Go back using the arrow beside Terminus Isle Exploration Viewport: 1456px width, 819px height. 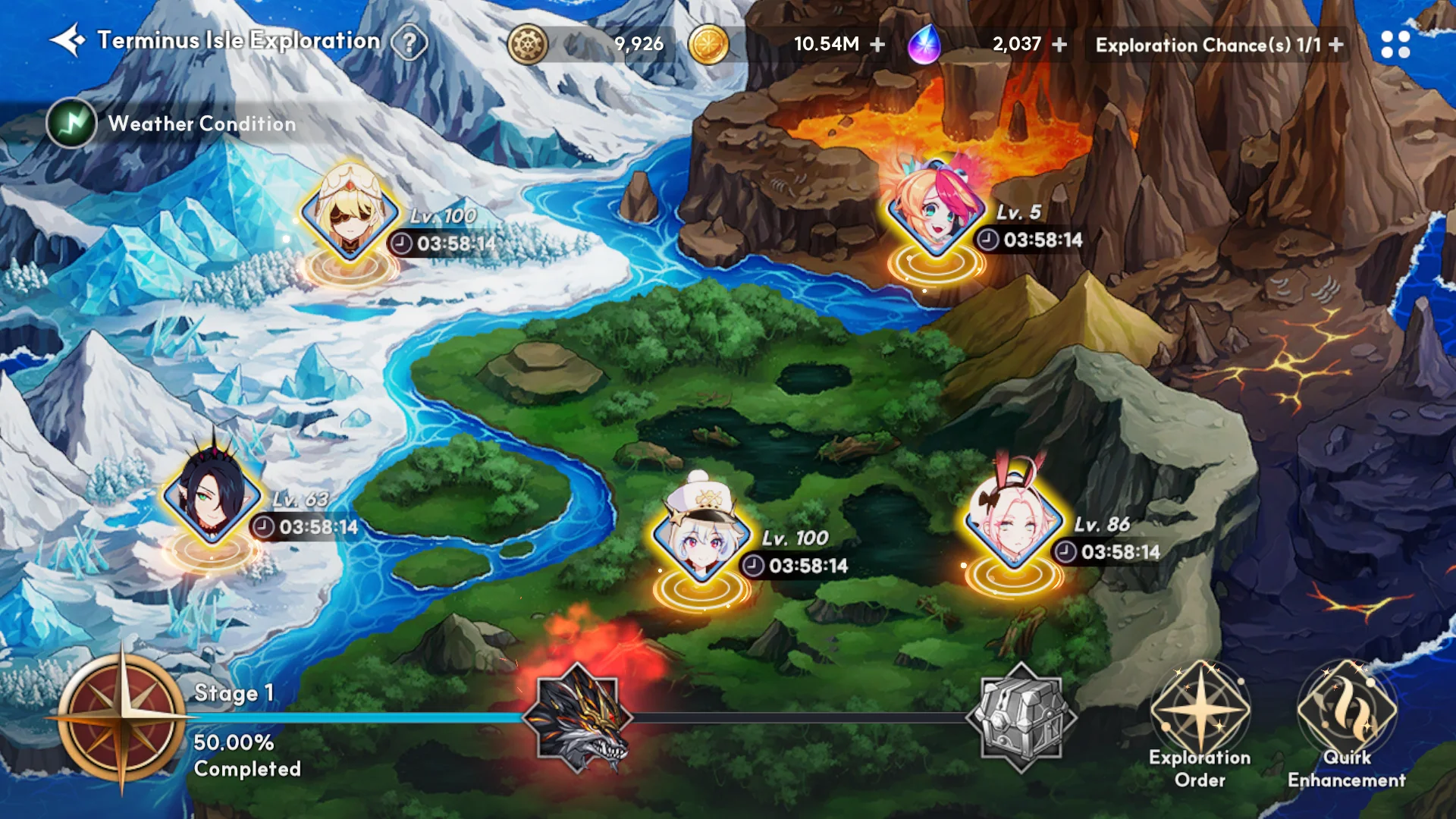67,41
